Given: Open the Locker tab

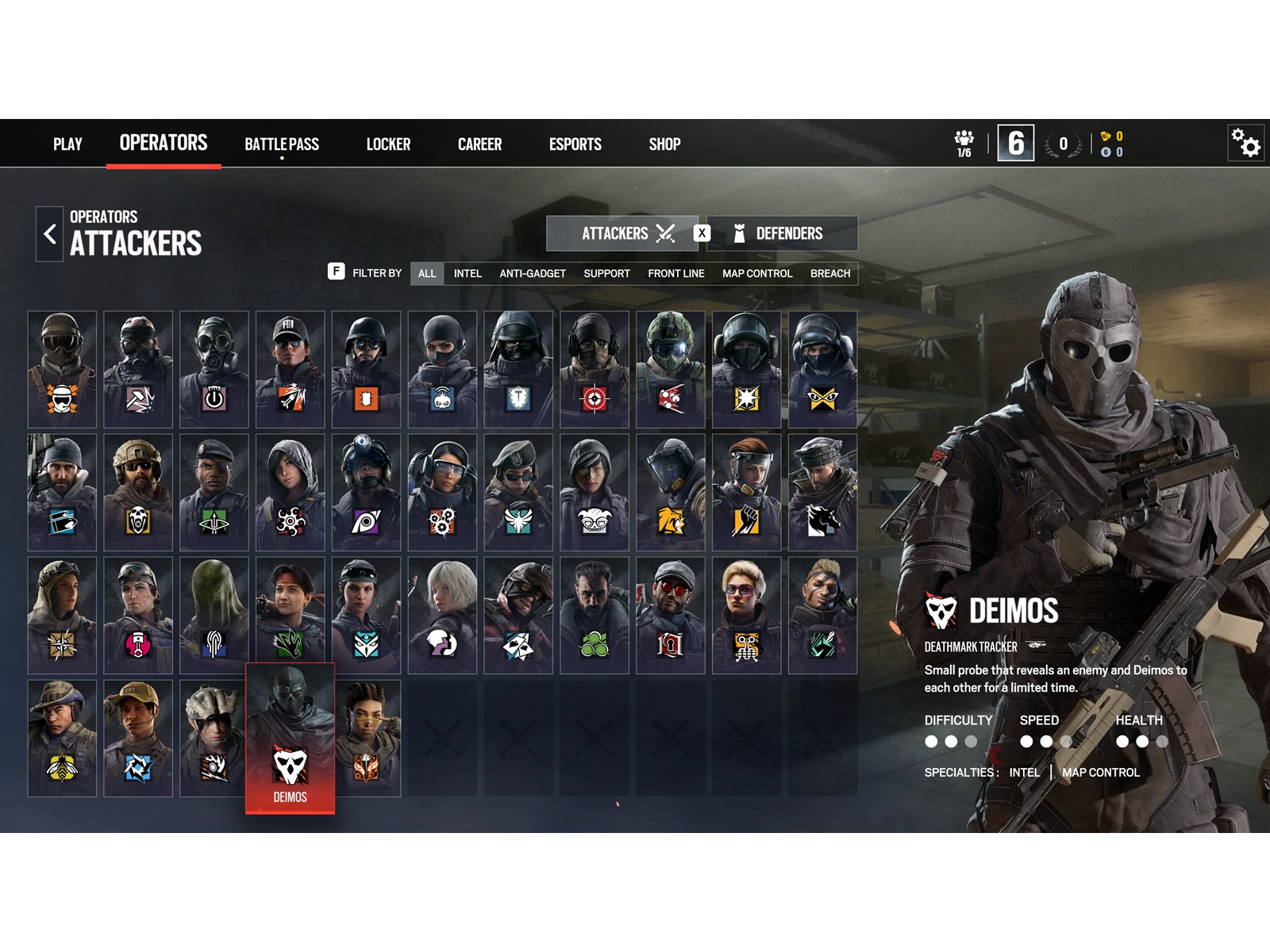Looking at the screenshot, I should pyautogui.click(x=388, y=144).
